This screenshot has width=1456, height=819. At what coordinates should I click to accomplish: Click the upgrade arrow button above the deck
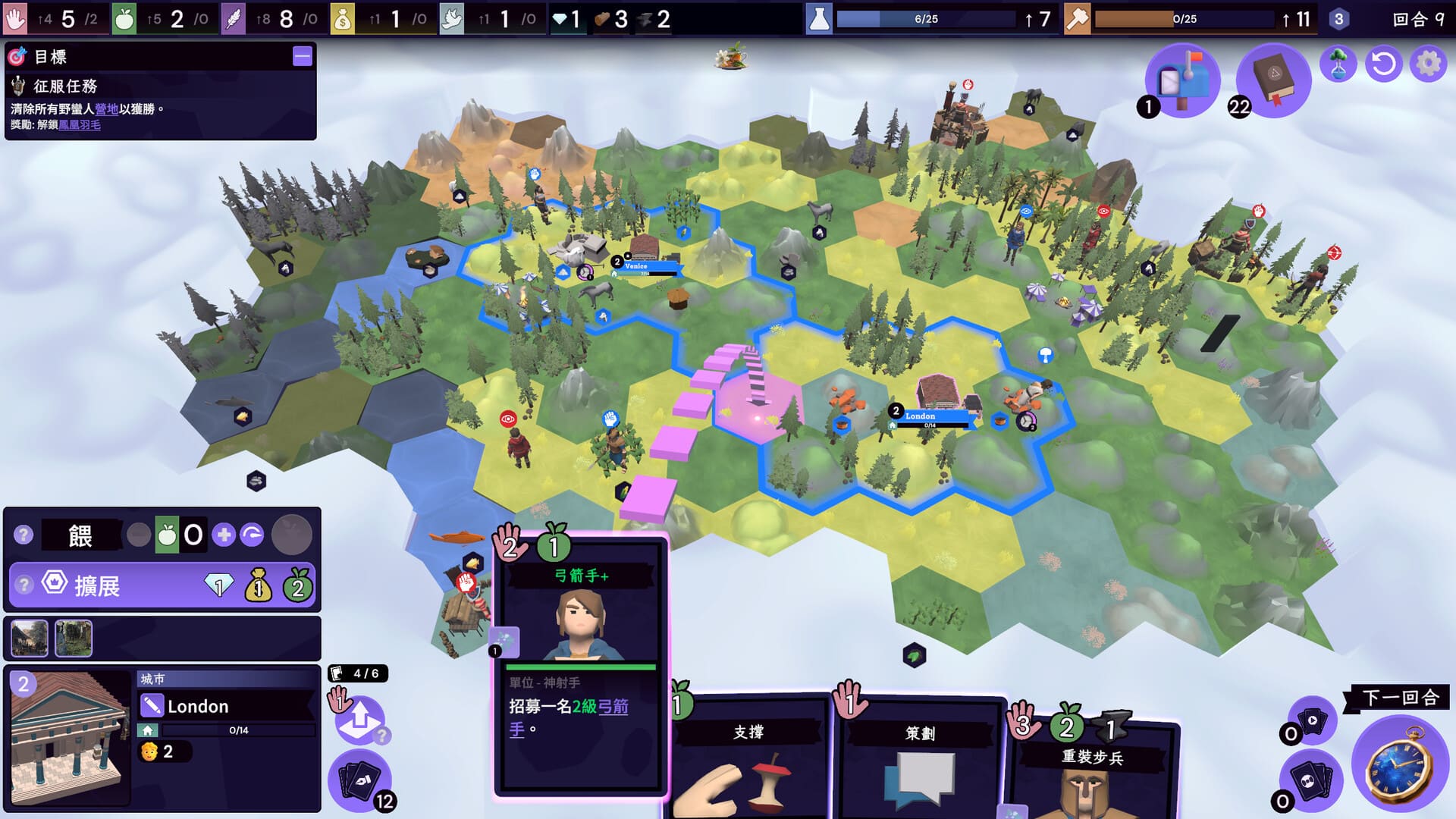click(359, 719)
